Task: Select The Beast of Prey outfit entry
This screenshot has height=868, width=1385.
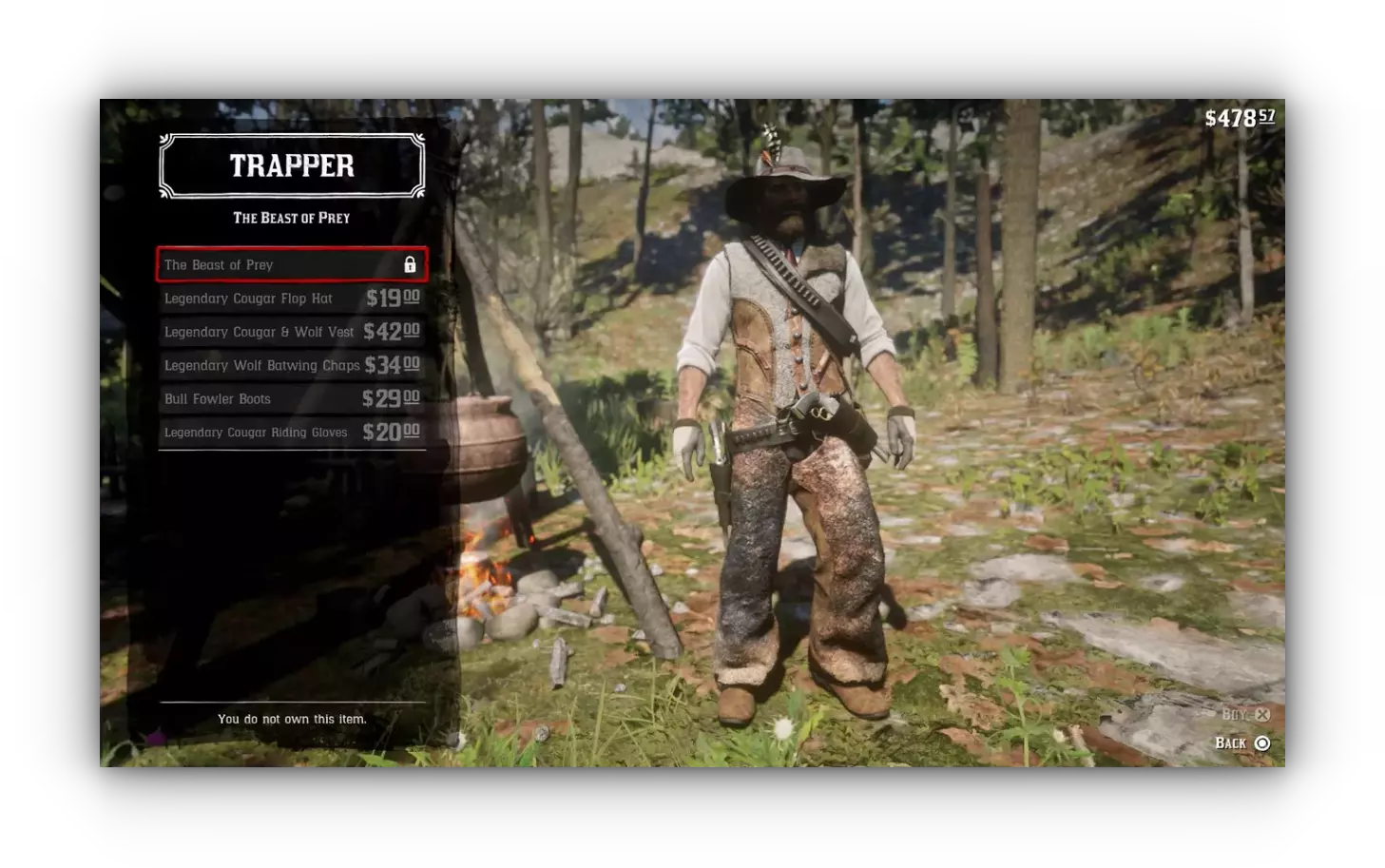Action: click(291, 264)
